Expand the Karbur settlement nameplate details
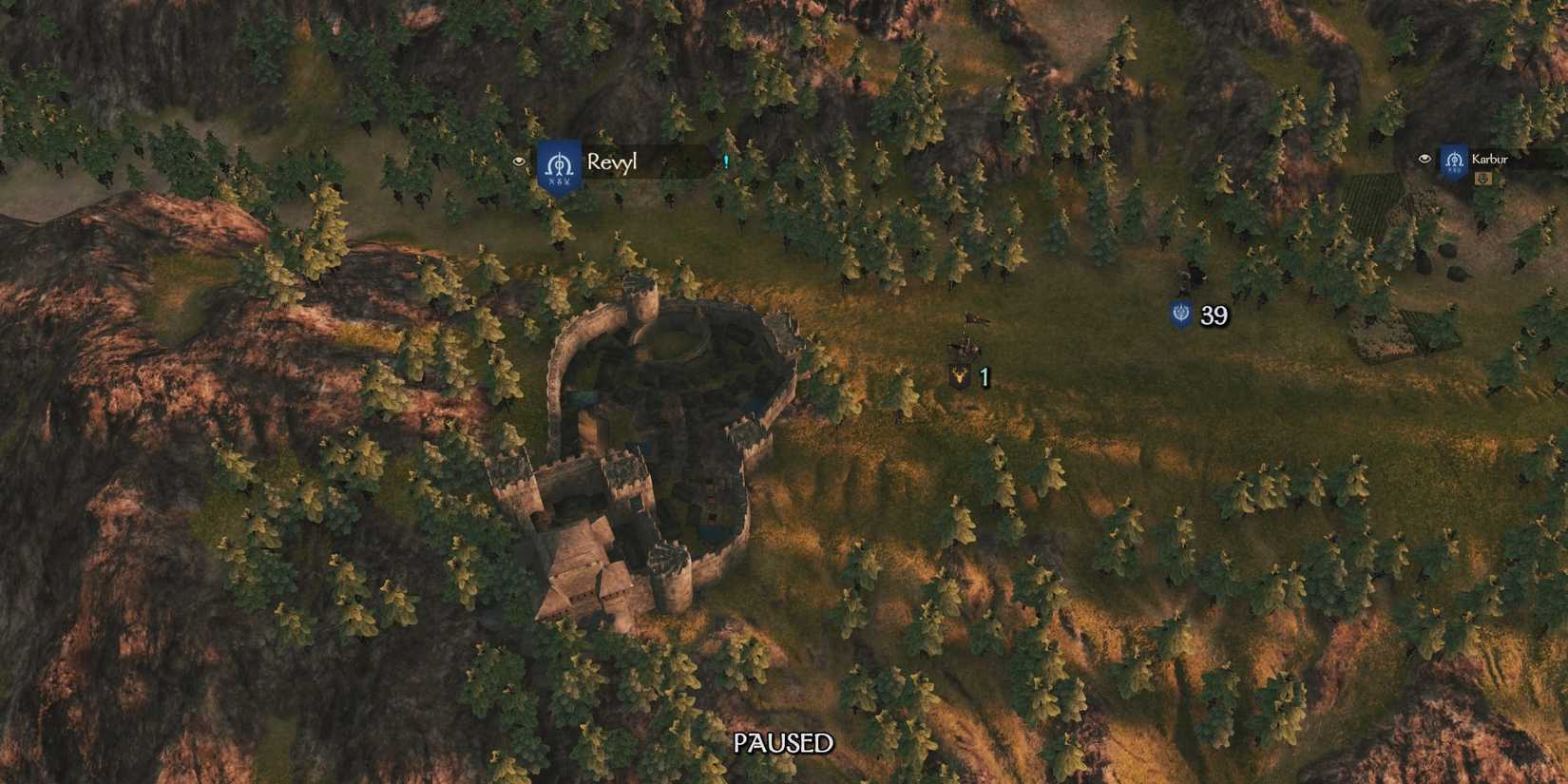This screenshot has width=1568, height=784. (1490, 159)
